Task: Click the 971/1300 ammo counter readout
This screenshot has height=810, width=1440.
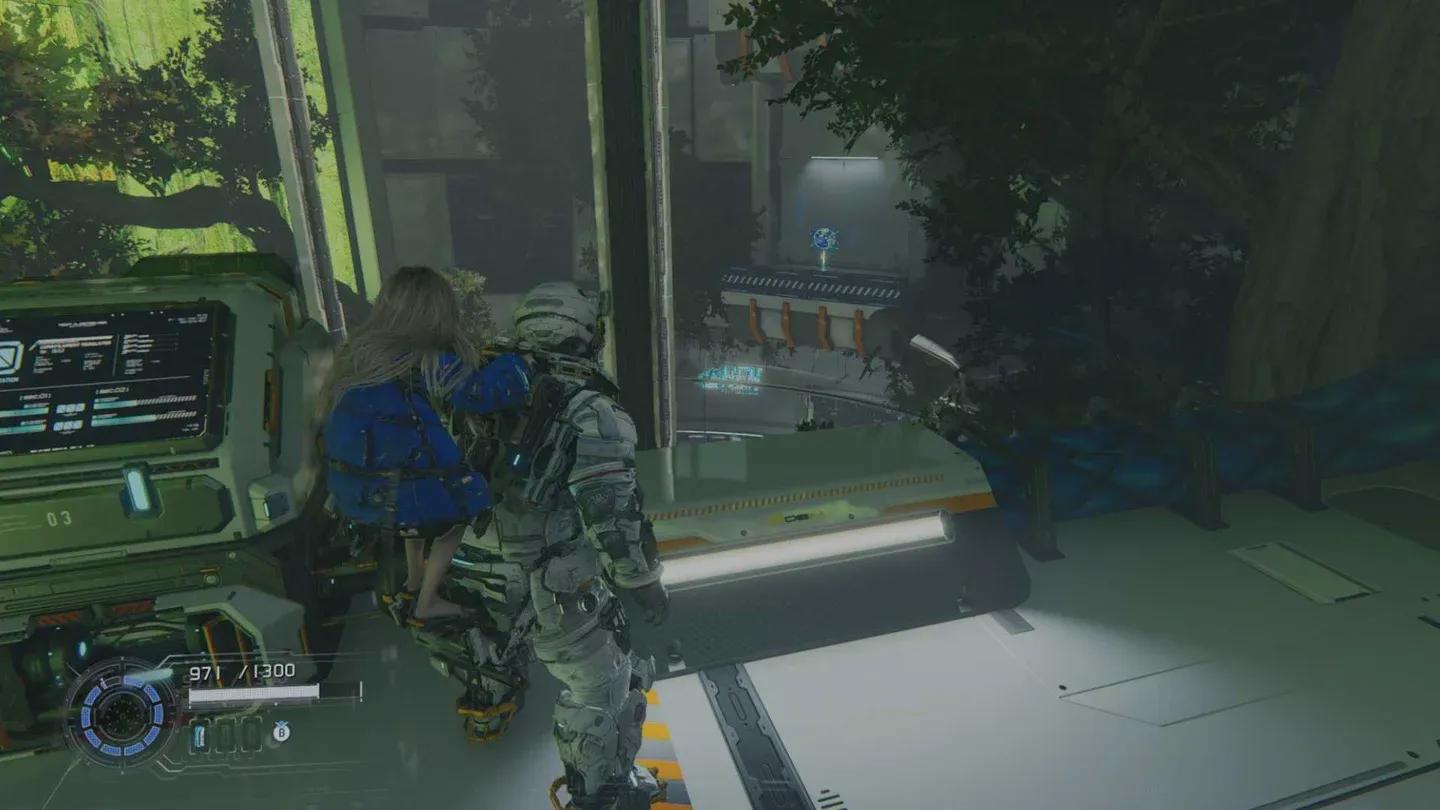Action: pos(241,671)
